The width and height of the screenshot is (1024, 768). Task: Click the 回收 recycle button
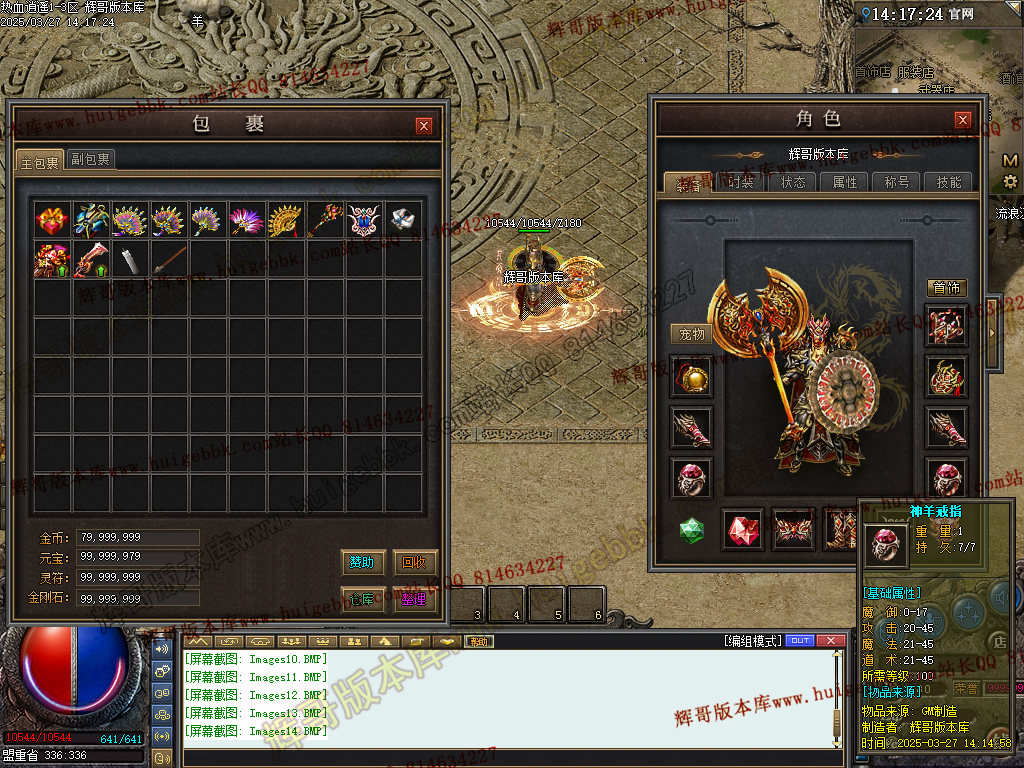415,563
